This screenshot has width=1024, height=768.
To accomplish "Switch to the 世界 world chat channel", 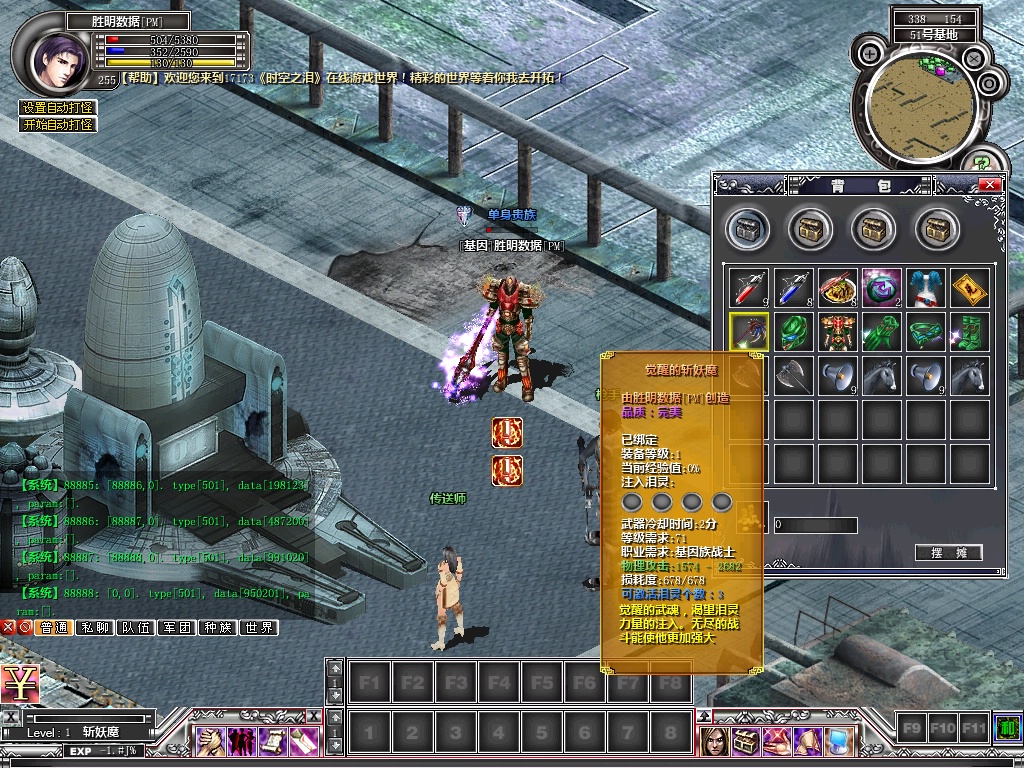I will point(258,628).
